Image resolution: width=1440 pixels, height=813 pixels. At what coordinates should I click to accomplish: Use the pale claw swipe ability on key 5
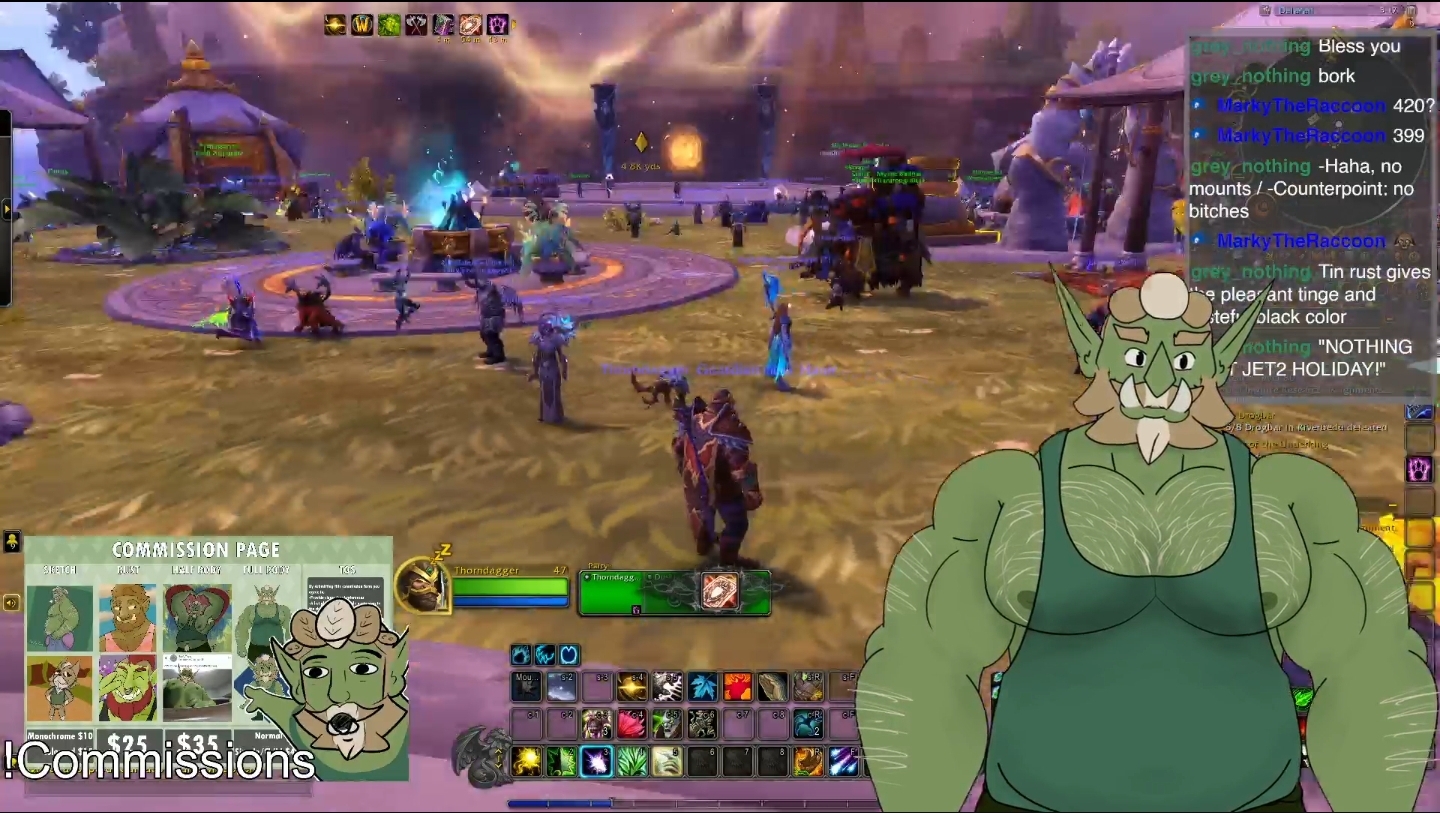[667, 762]
